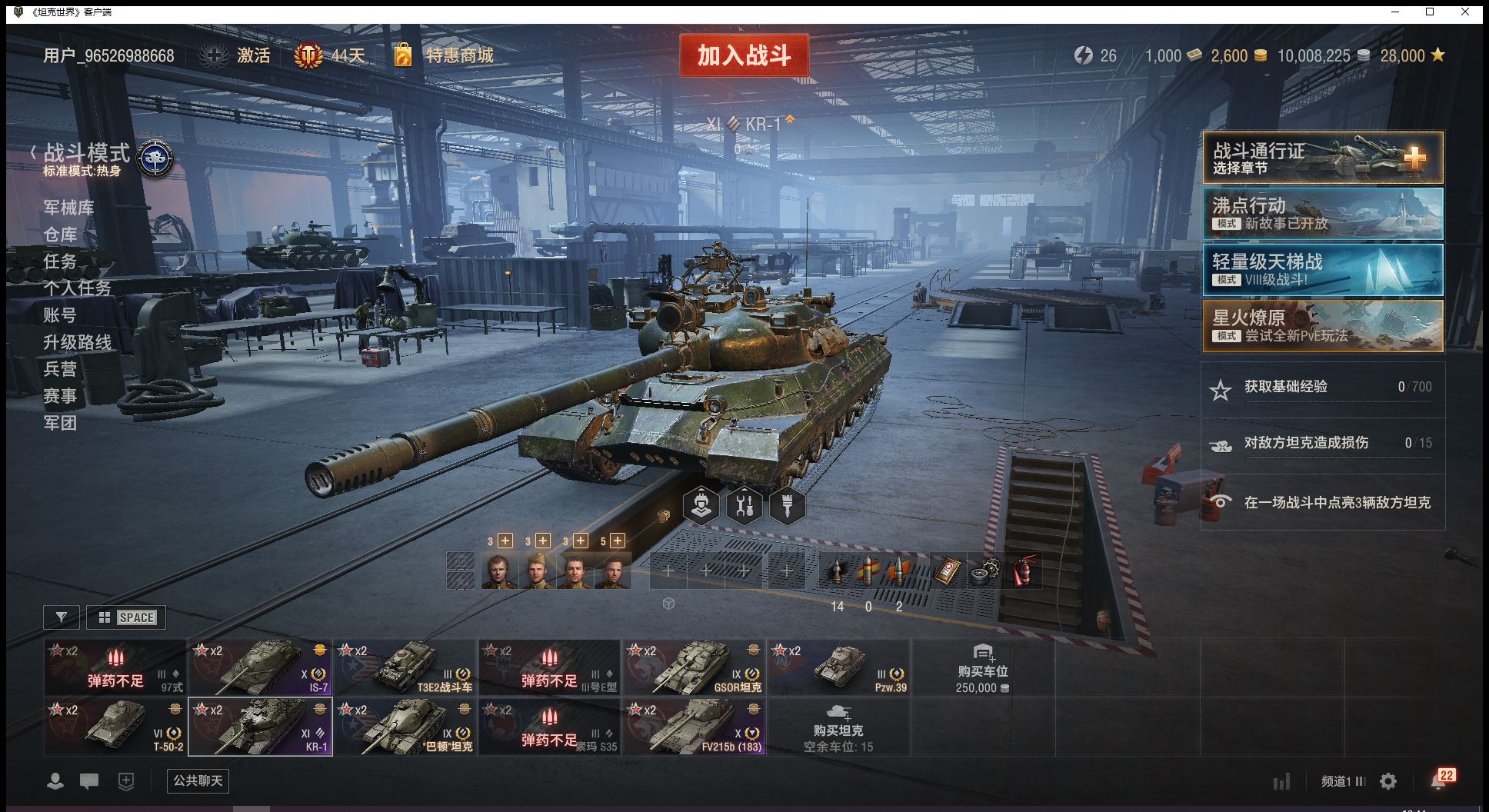Open the 沸点行动 mode banner
Screen dimensions: 1489x812
click(1322, 215)
